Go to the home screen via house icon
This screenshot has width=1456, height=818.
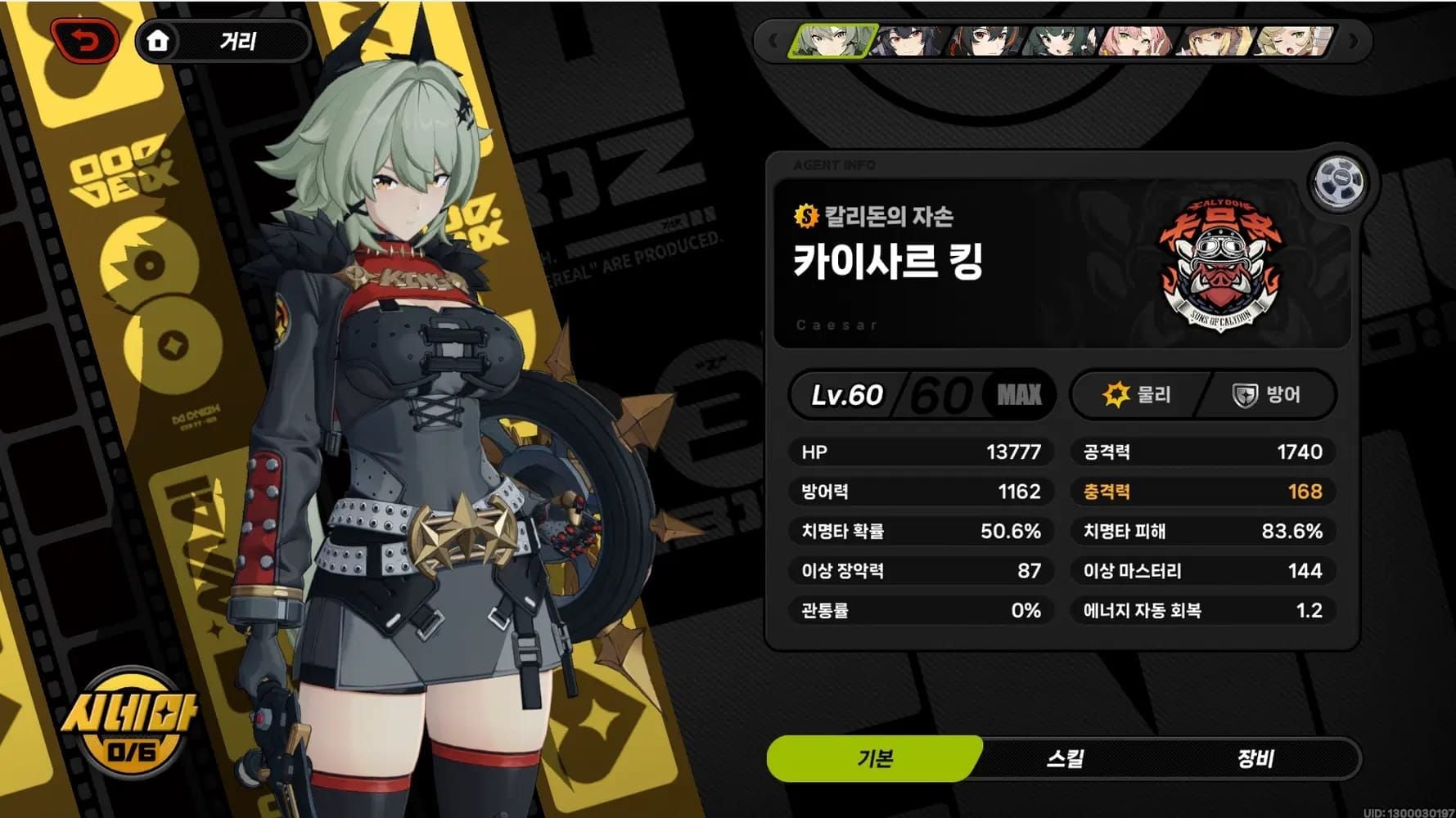[x=158, y=40]
